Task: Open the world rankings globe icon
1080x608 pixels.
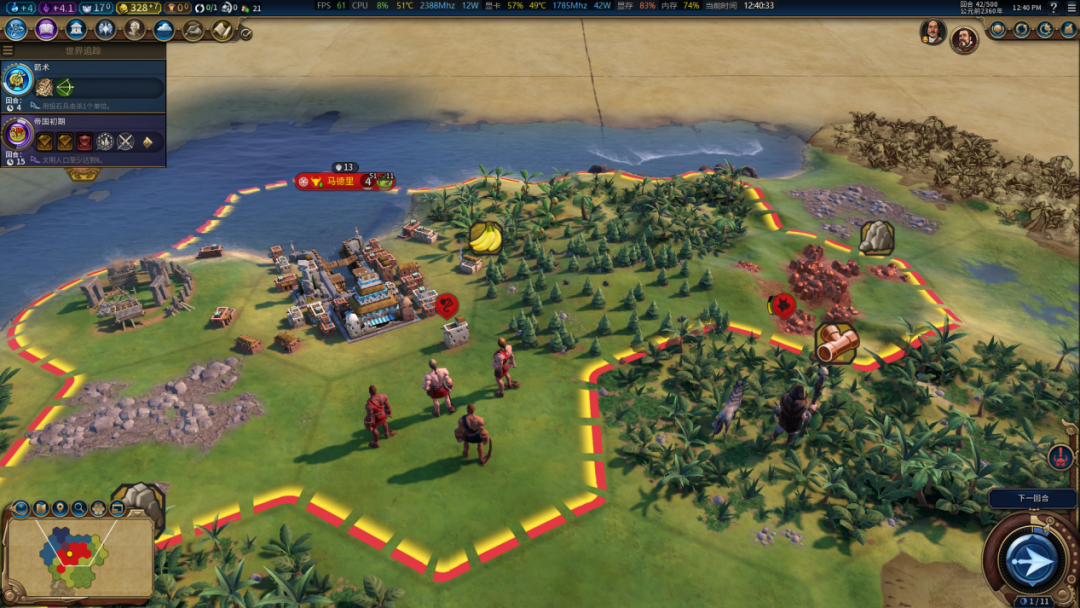Action: point(998,29)
